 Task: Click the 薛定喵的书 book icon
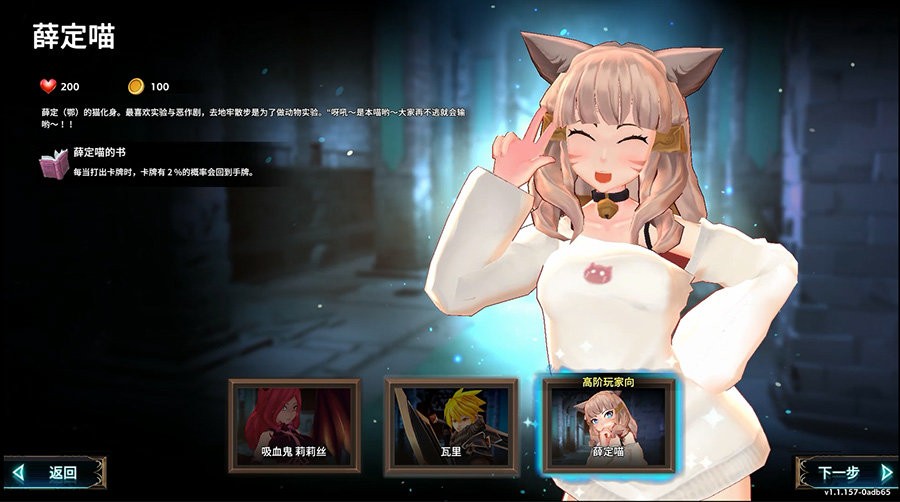[54, 164]
